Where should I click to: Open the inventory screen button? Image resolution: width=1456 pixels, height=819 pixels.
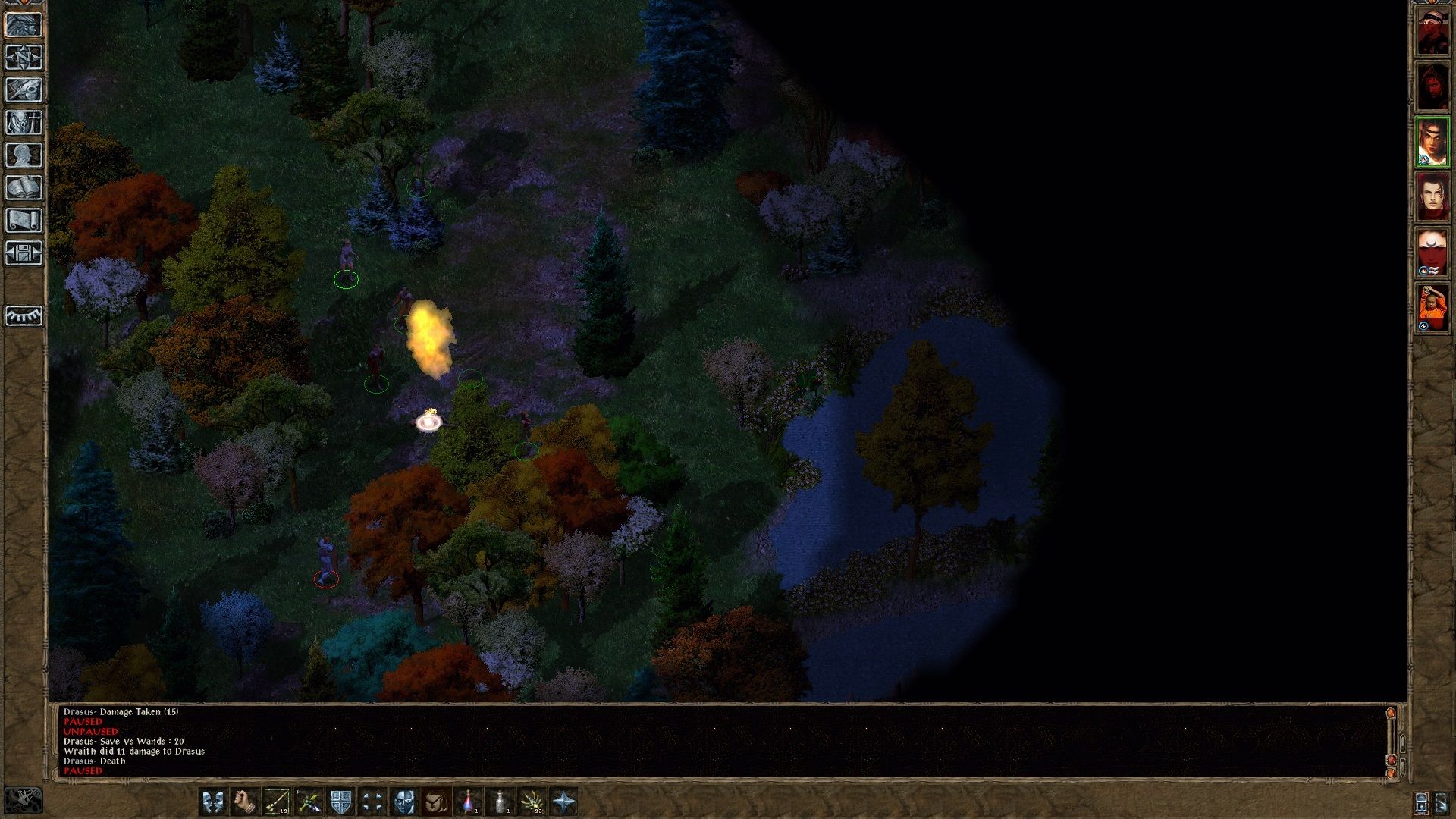tap(24, 123)
